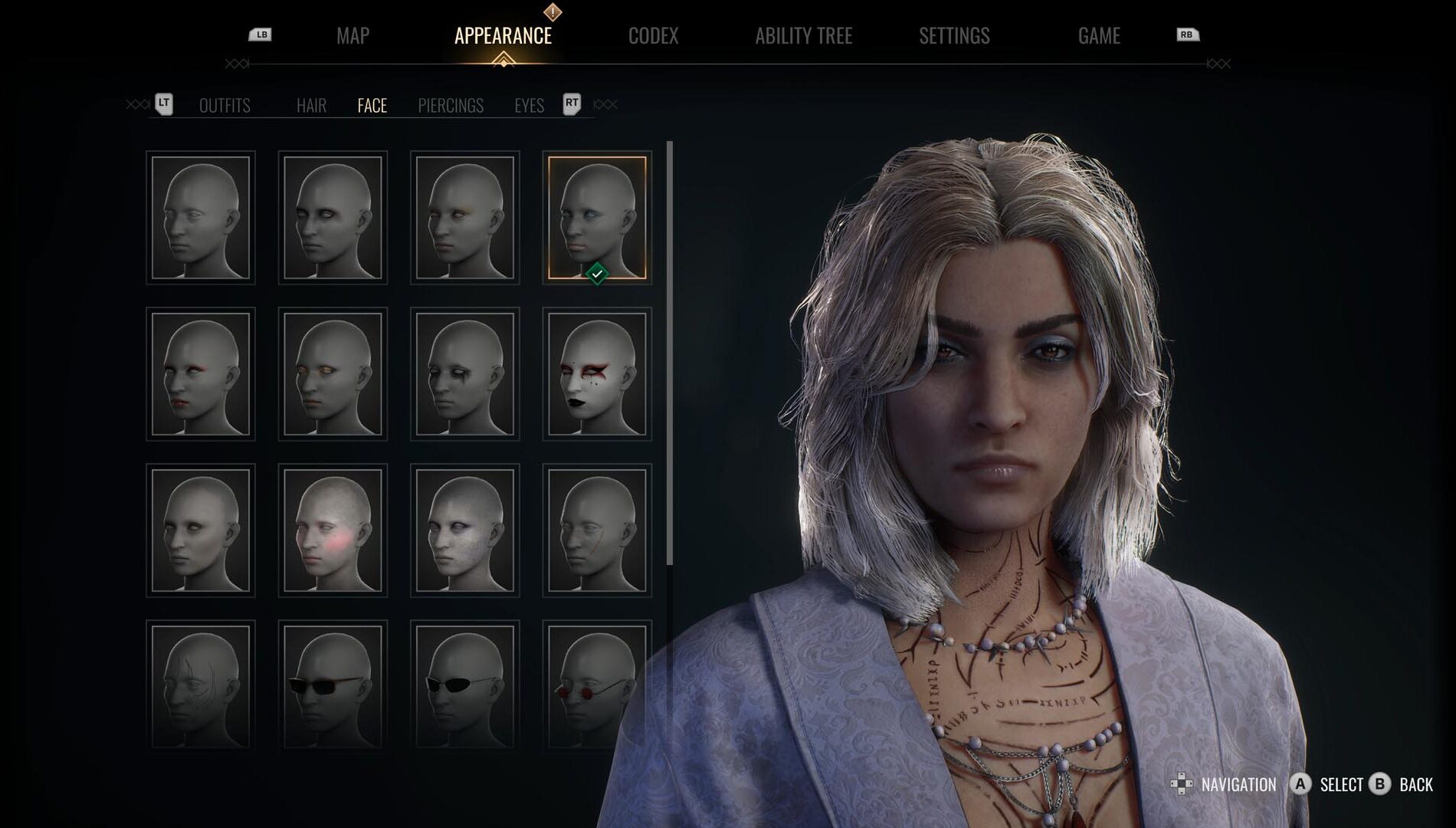Select the Appearance tab
The image size is (1456, 828).
[503, 36]
